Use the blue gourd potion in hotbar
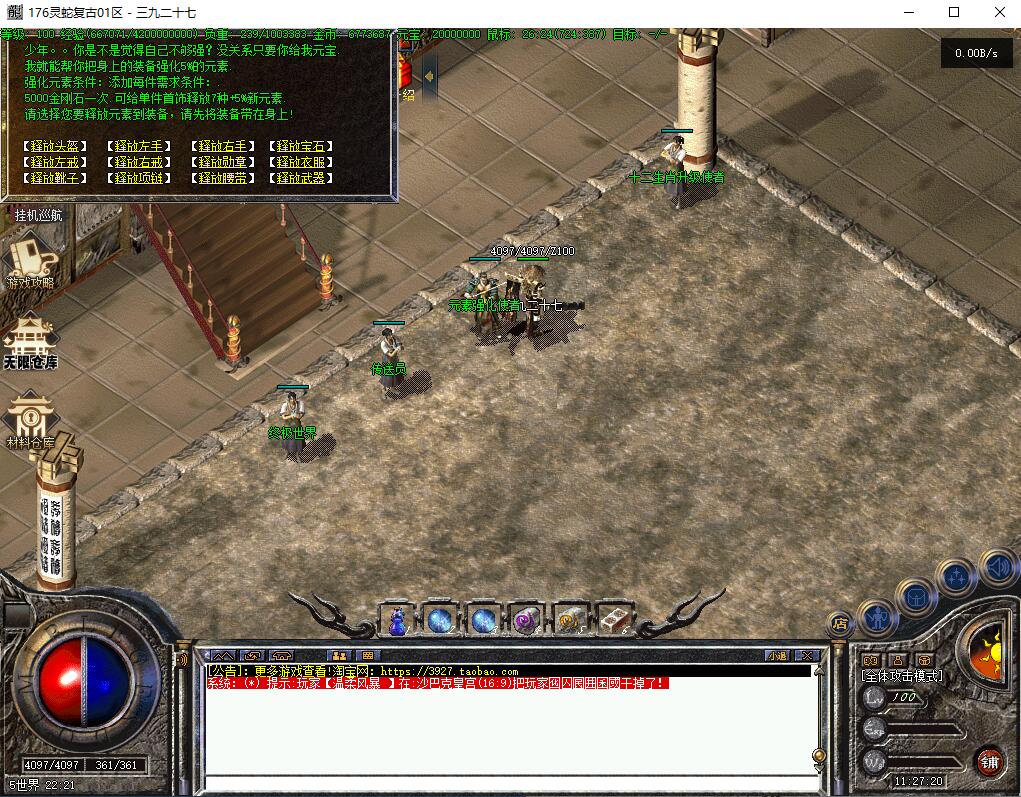 coord(397,620)
